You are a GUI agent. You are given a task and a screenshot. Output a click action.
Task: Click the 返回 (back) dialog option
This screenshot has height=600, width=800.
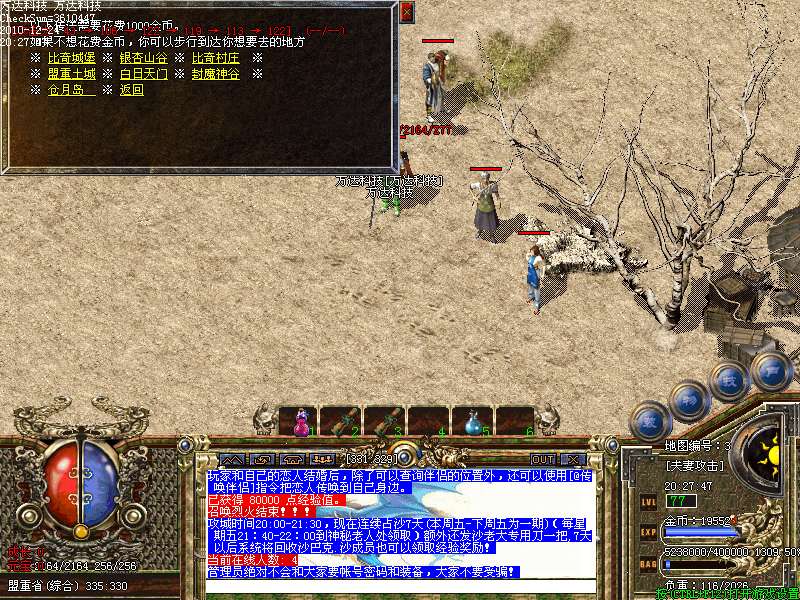click(132, 90)
